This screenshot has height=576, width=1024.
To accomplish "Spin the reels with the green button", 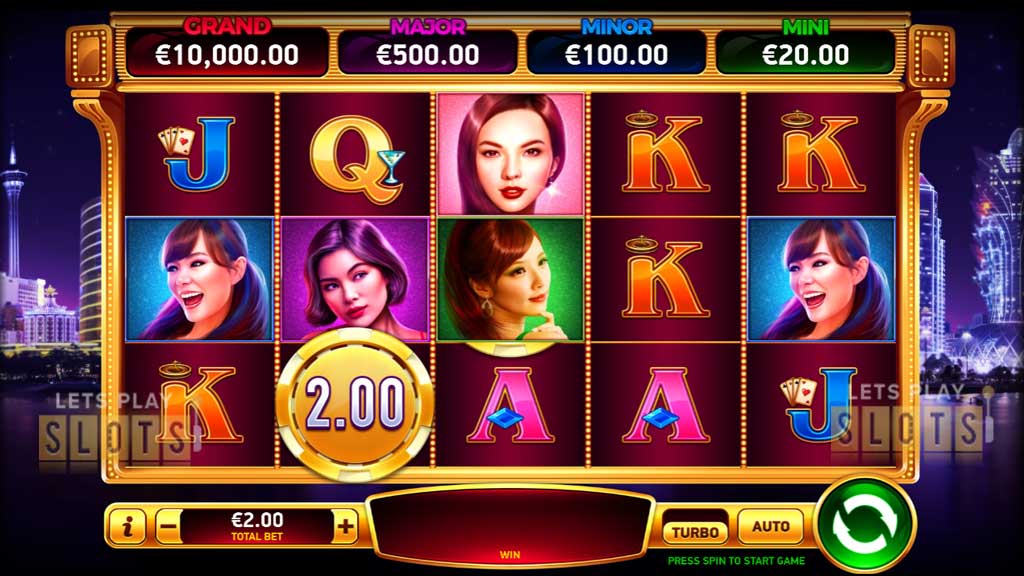I will point(865,525).
